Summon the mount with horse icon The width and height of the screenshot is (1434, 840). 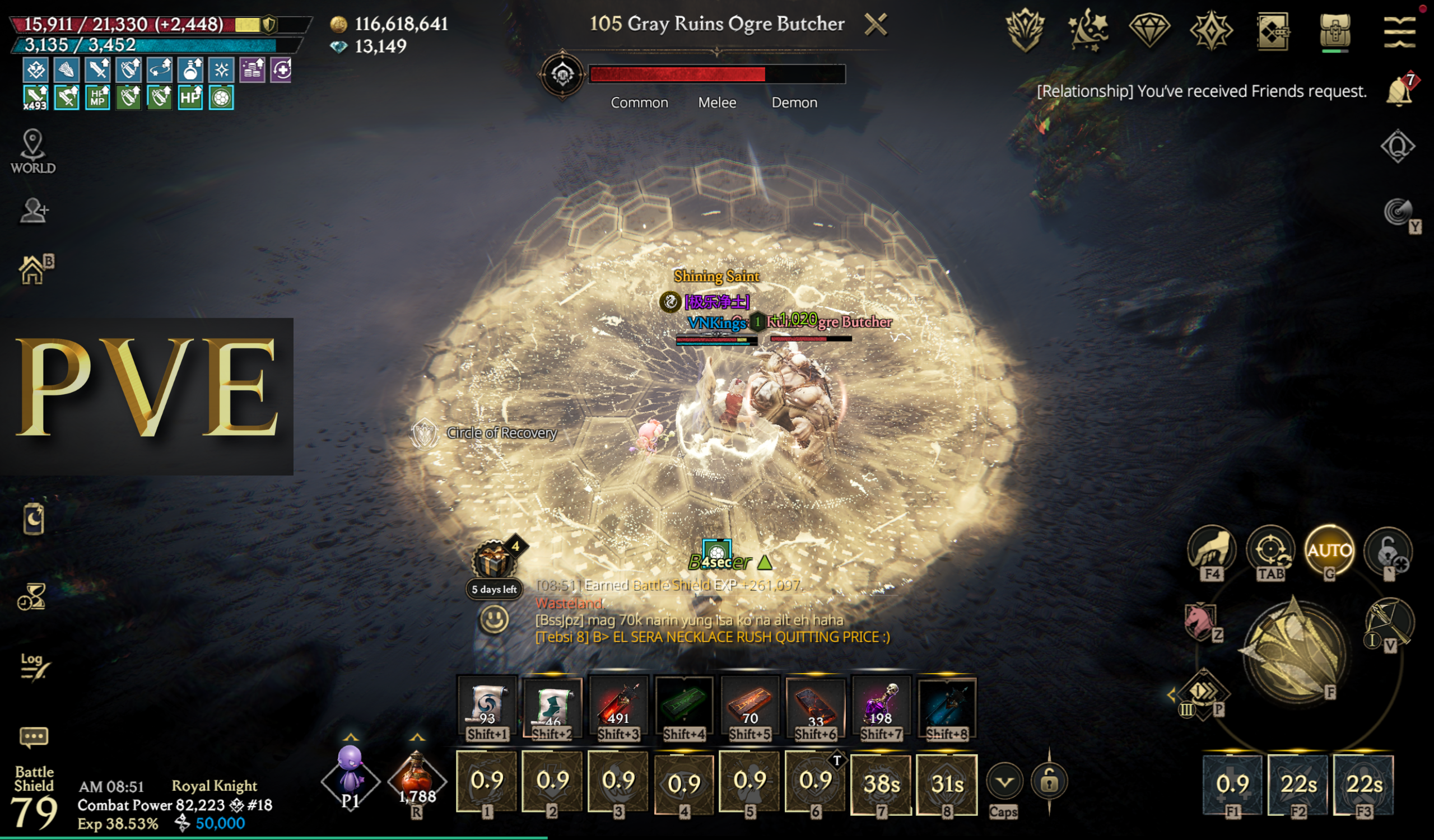[x=1199, y=620]
